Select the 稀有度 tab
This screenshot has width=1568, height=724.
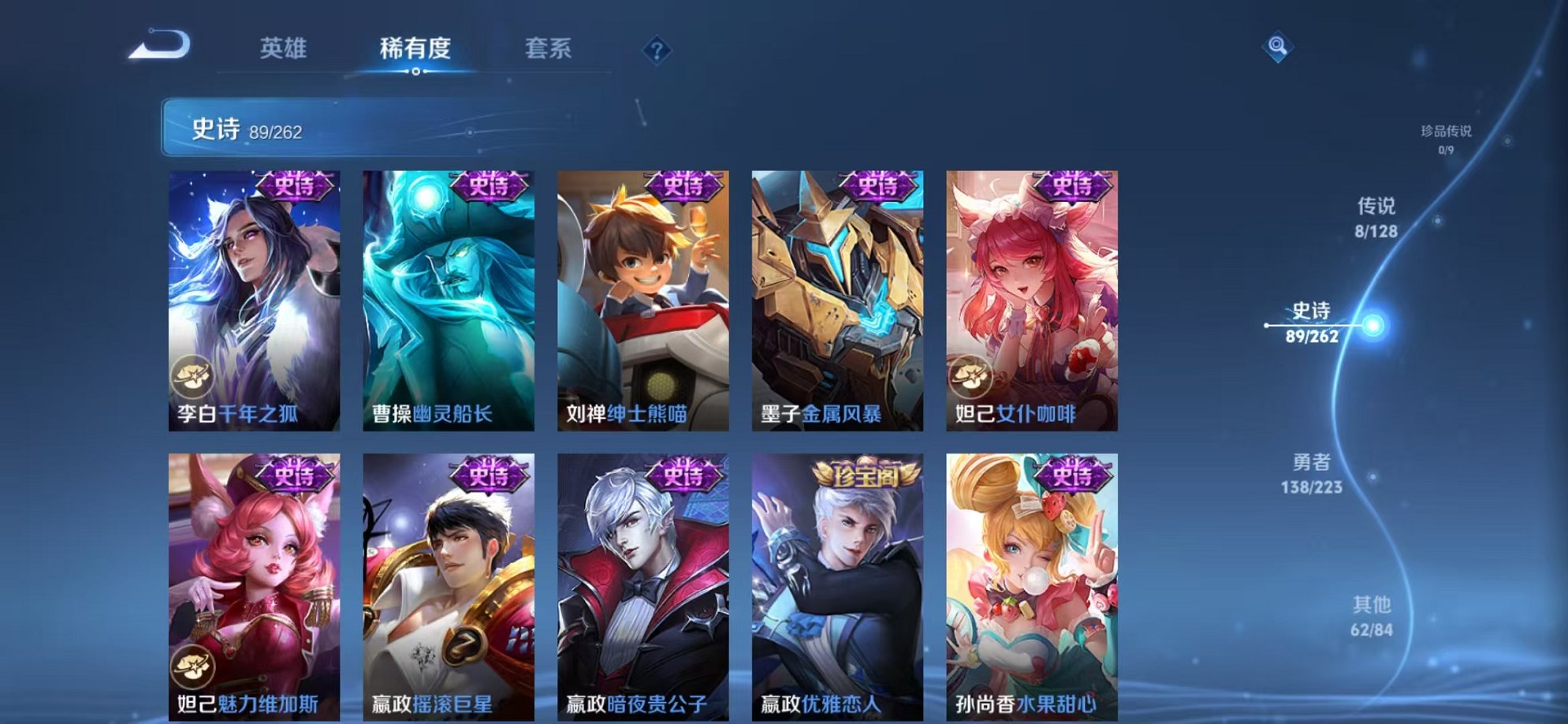(x=416, y=48)
